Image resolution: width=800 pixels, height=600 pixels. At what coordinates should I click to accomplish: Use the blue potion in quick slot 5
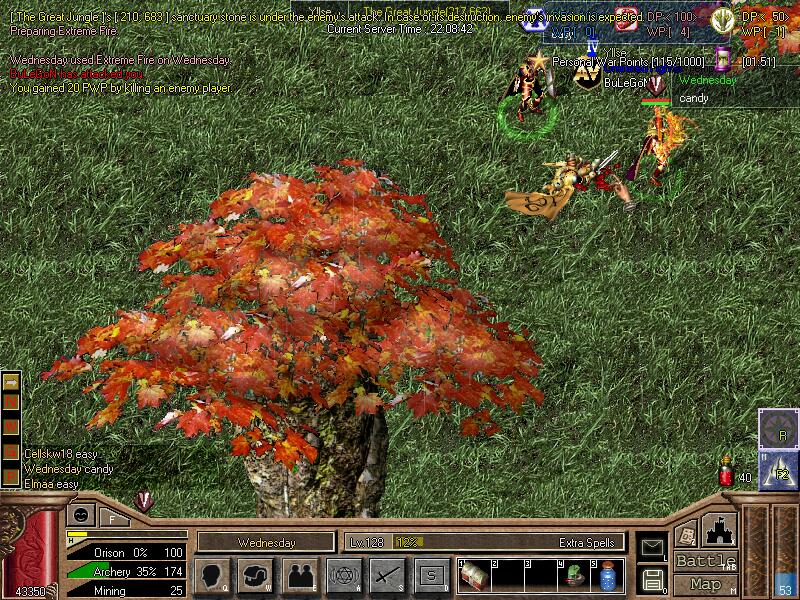[x=607, y=577]
